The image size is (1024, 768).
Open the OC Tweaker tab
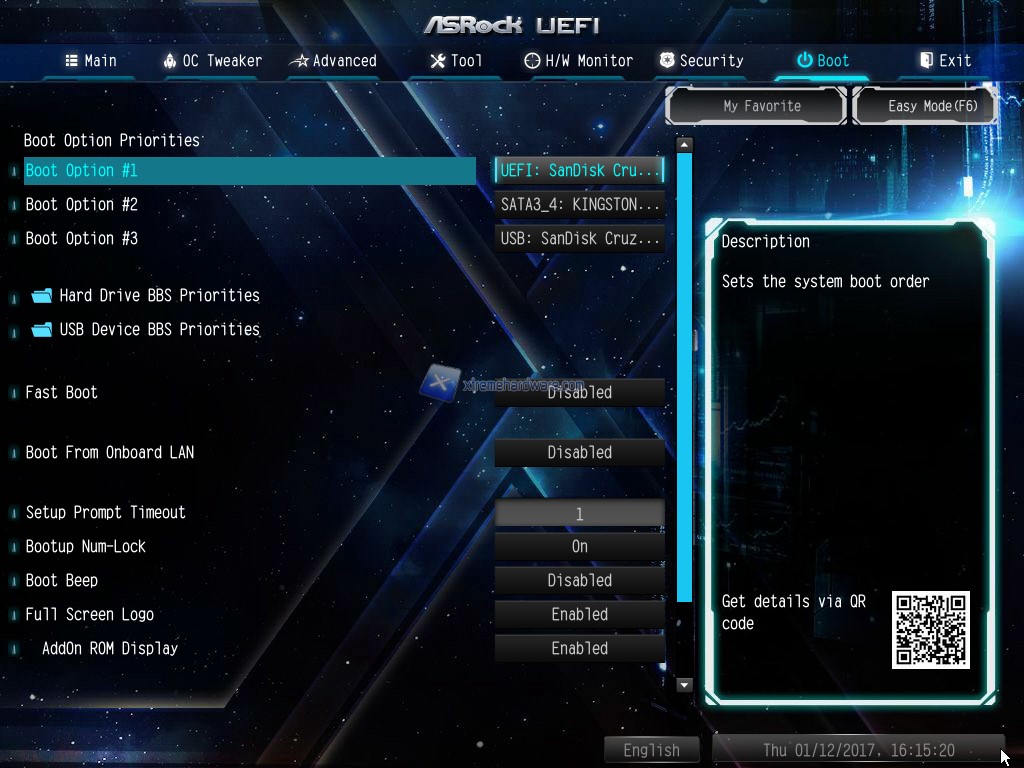[x=212, y=61]
